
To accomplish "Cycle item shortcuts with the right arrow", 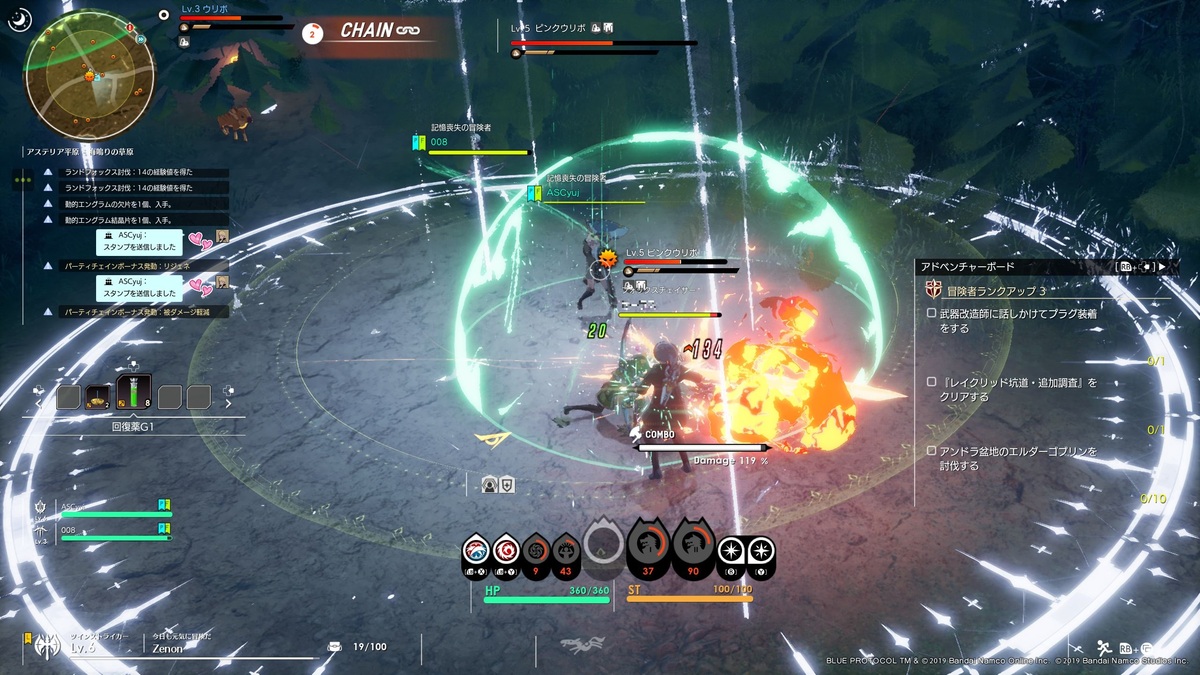I will tap(228, 405).
